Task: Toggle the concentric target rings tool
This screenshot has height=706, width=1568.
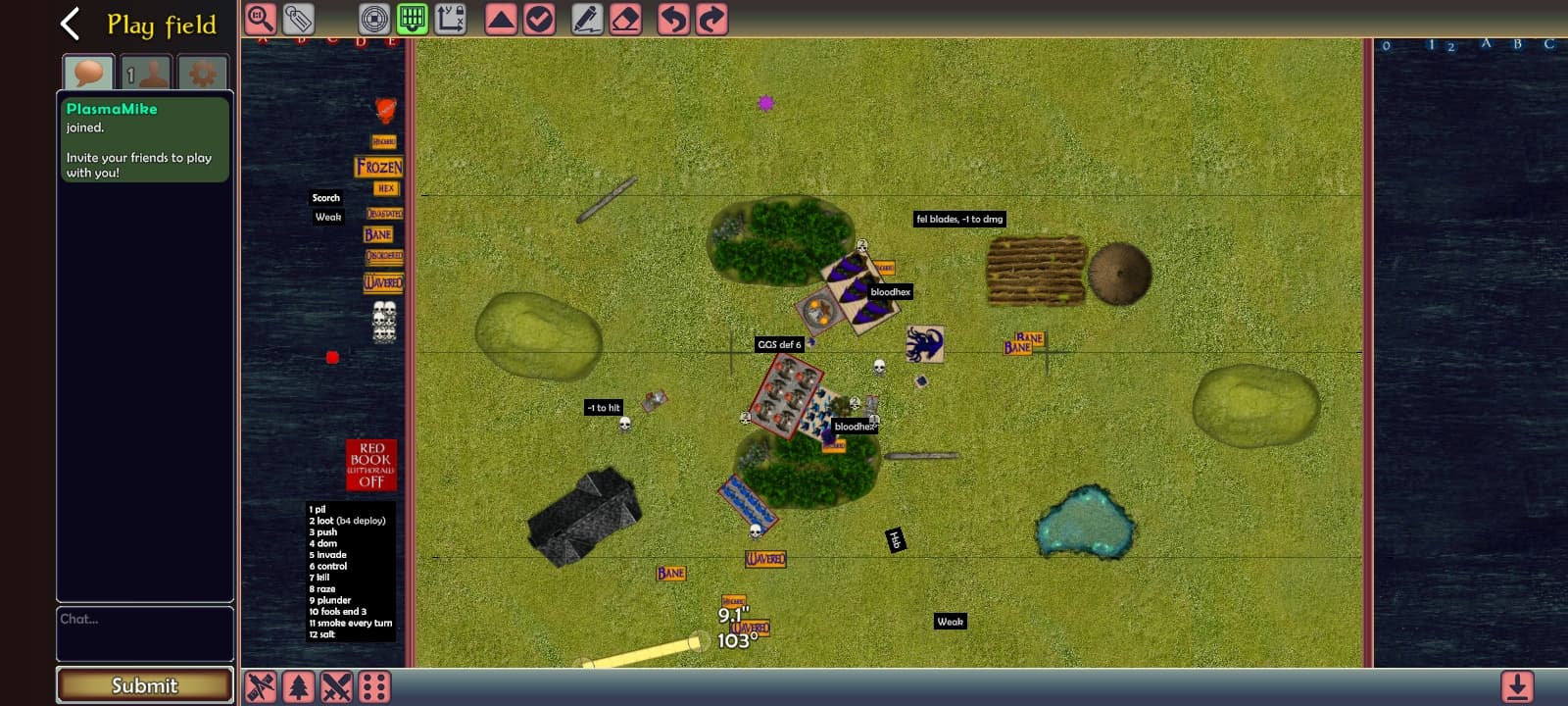Action: tap(374, 19)
